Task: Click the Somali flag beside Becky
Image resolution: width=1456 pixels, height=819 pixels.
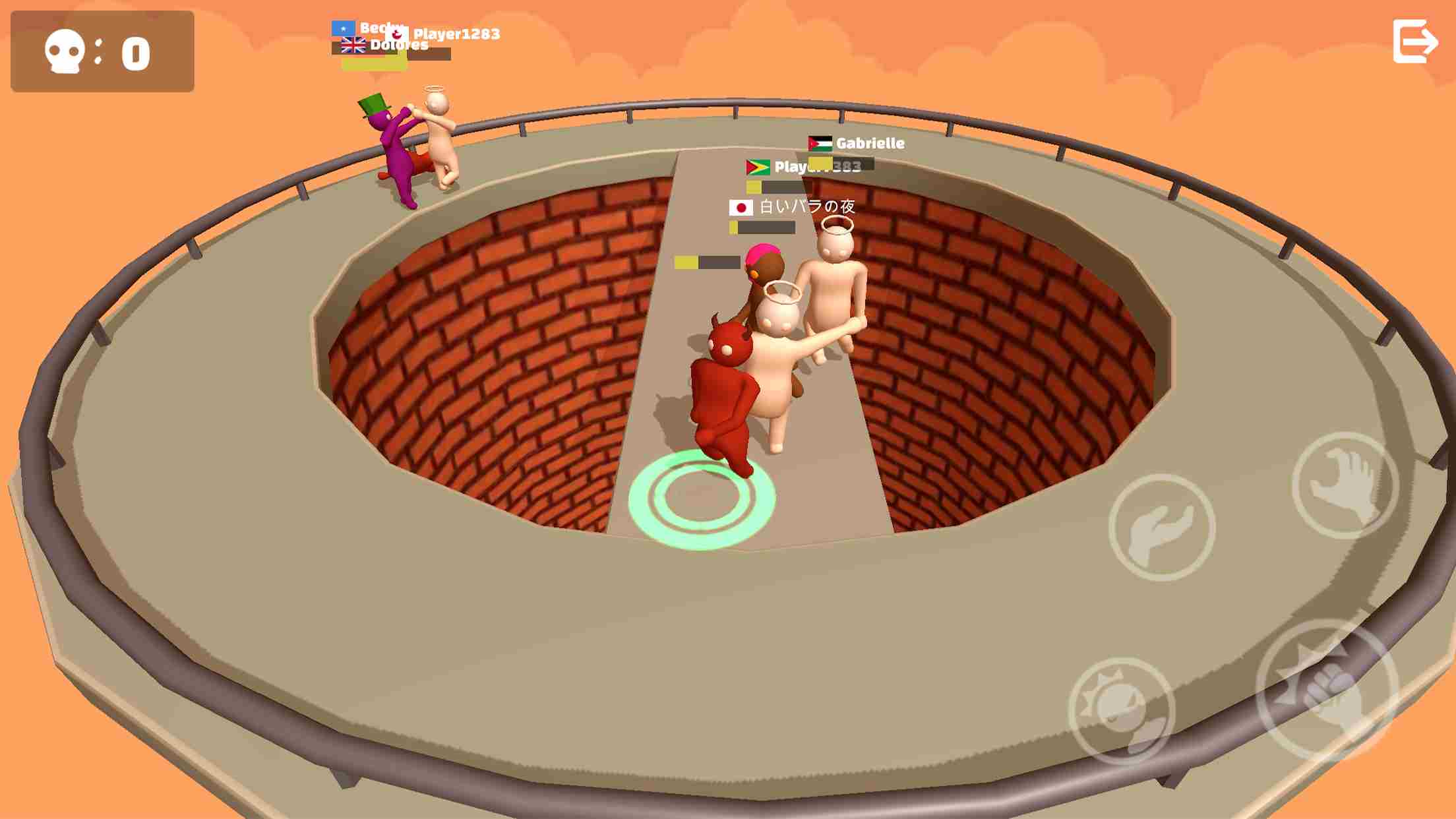Action: [344, 28]
